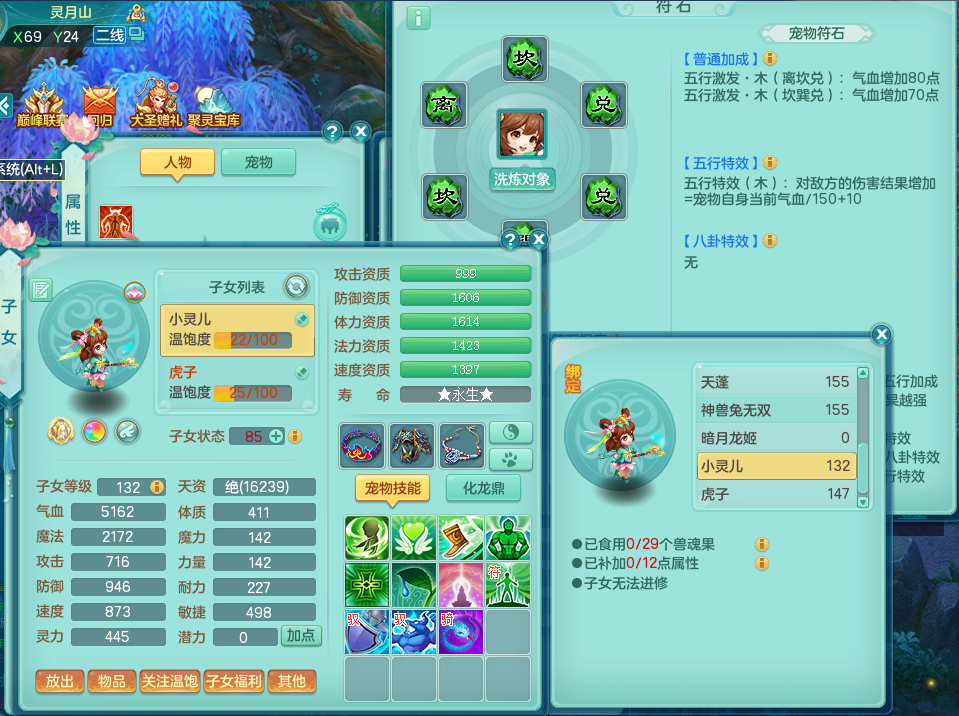The image size is (959, 716).
Task: Open the 聚灵宝库 icon
Action: point(214,104)
